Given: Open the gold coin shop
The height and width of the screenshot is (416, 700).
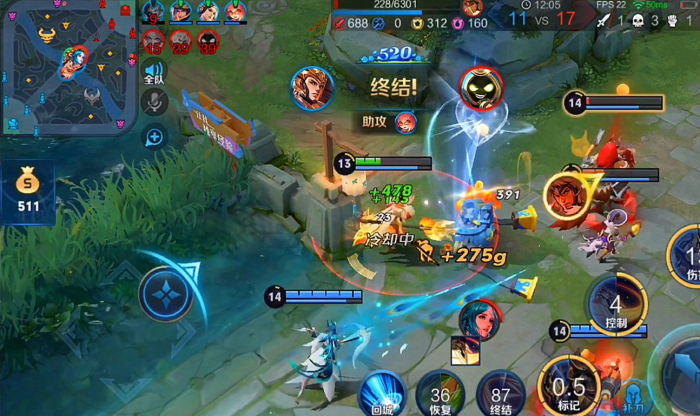Looking at the screenshot, I should click(27, 188).
